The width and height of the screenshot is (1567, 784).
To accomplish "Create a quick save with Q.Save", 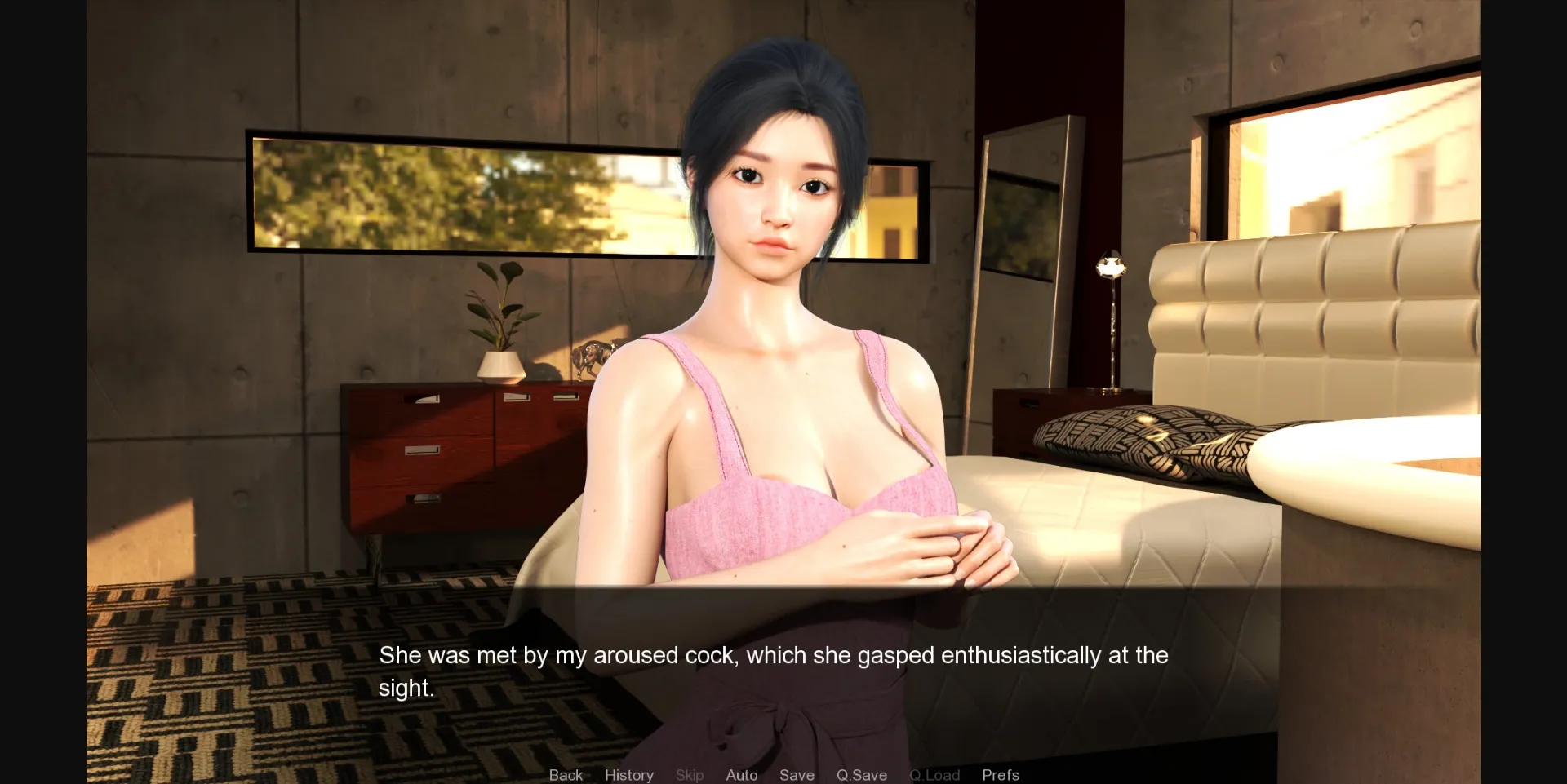I will click(862, 775).
